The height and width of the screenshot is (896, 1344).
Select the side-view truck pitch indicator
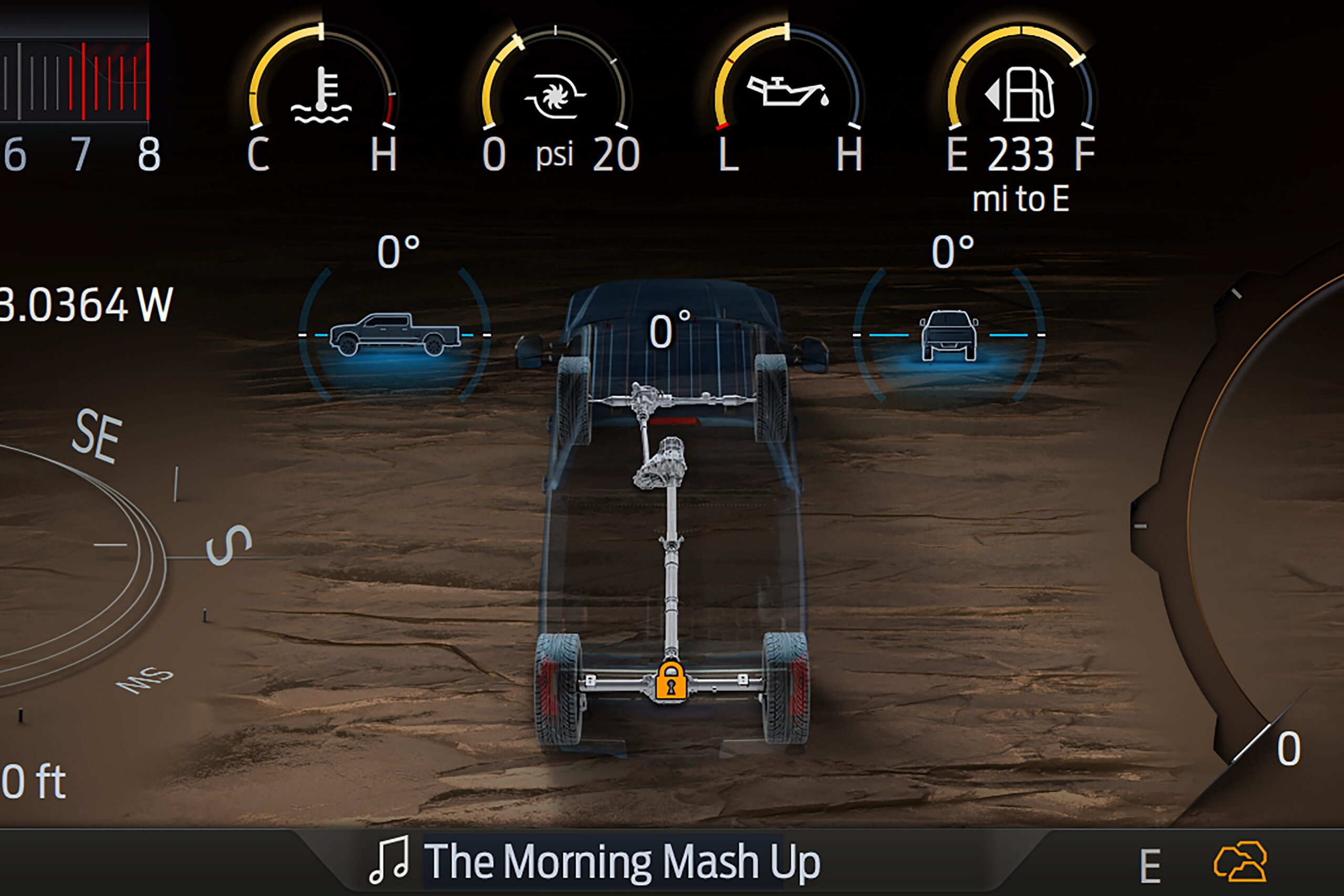(x=395, y=334)
